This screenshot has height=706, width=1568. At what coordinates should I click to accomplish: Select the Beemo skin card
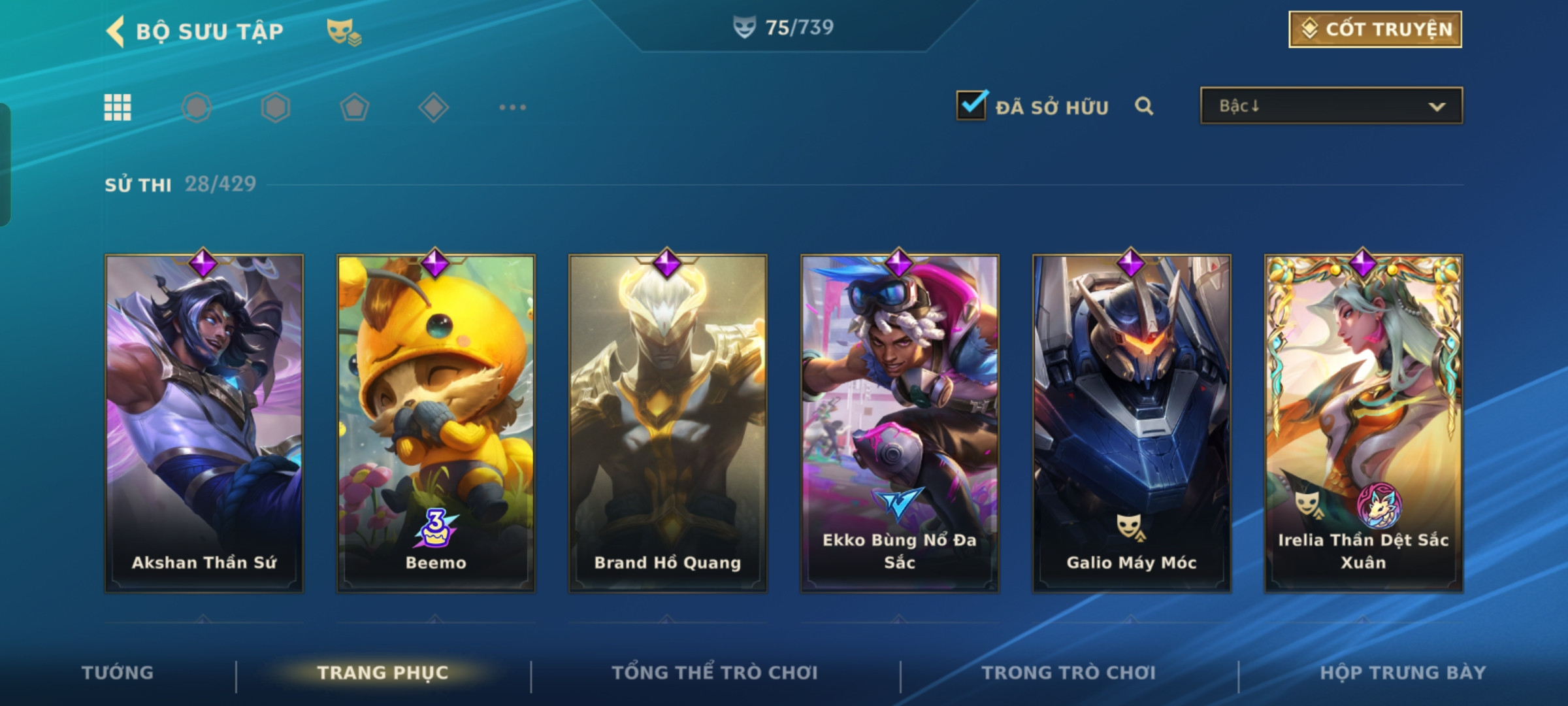click(x=436, y=423)
